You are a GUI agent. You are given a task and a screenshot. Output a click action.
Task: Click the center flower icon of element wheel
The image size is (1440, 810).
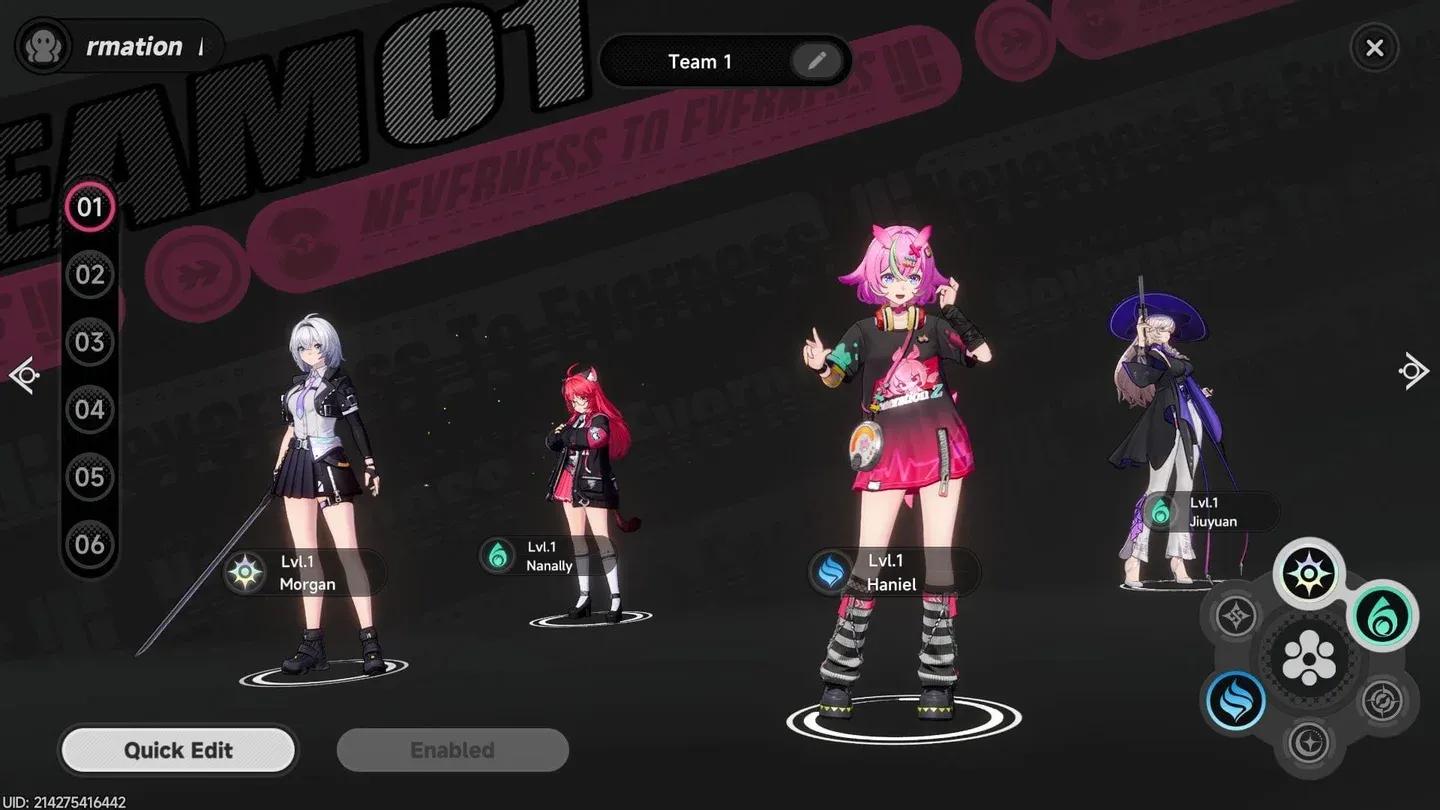(x=1310, y=657)
